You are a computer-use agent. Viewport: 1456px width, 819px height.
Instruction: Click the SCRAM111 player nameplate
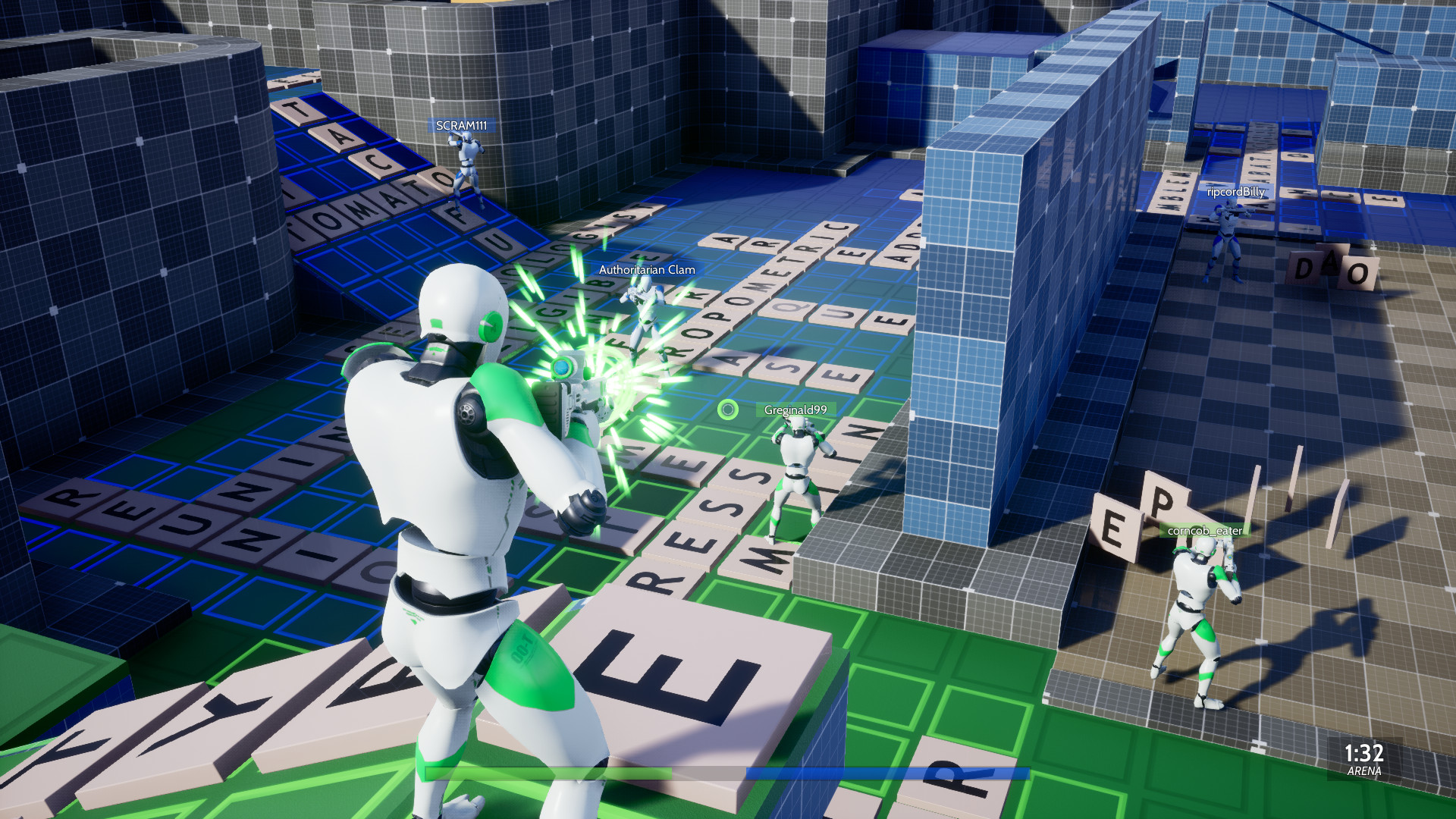click(462, 126)
